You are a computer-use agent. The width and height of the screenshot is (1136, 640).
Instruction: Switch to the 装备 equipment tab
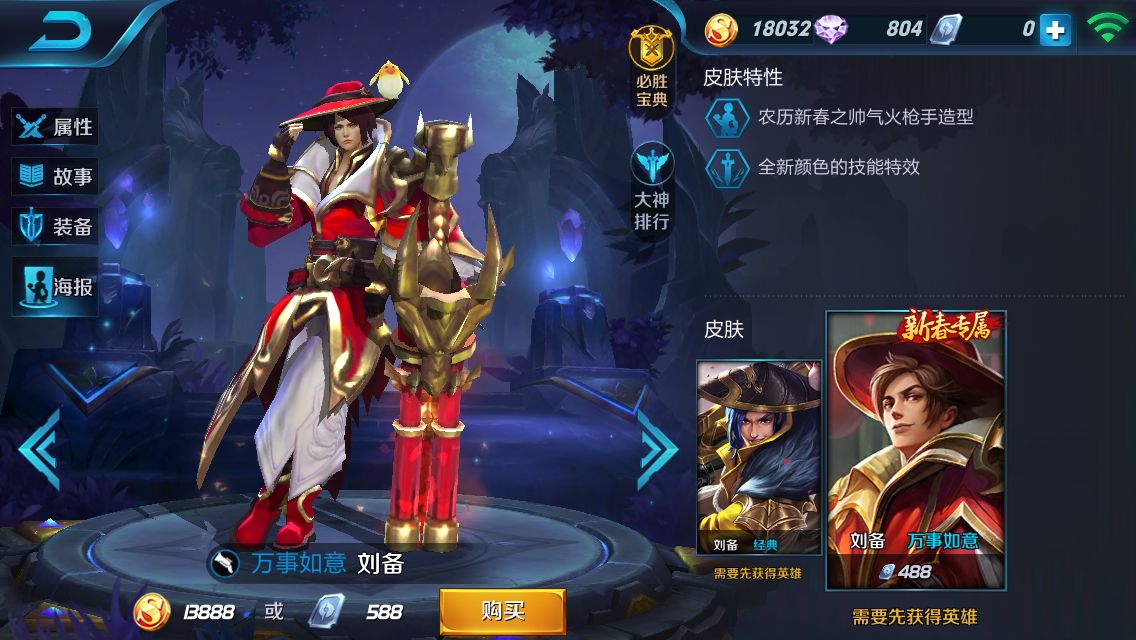pos(57,227)
